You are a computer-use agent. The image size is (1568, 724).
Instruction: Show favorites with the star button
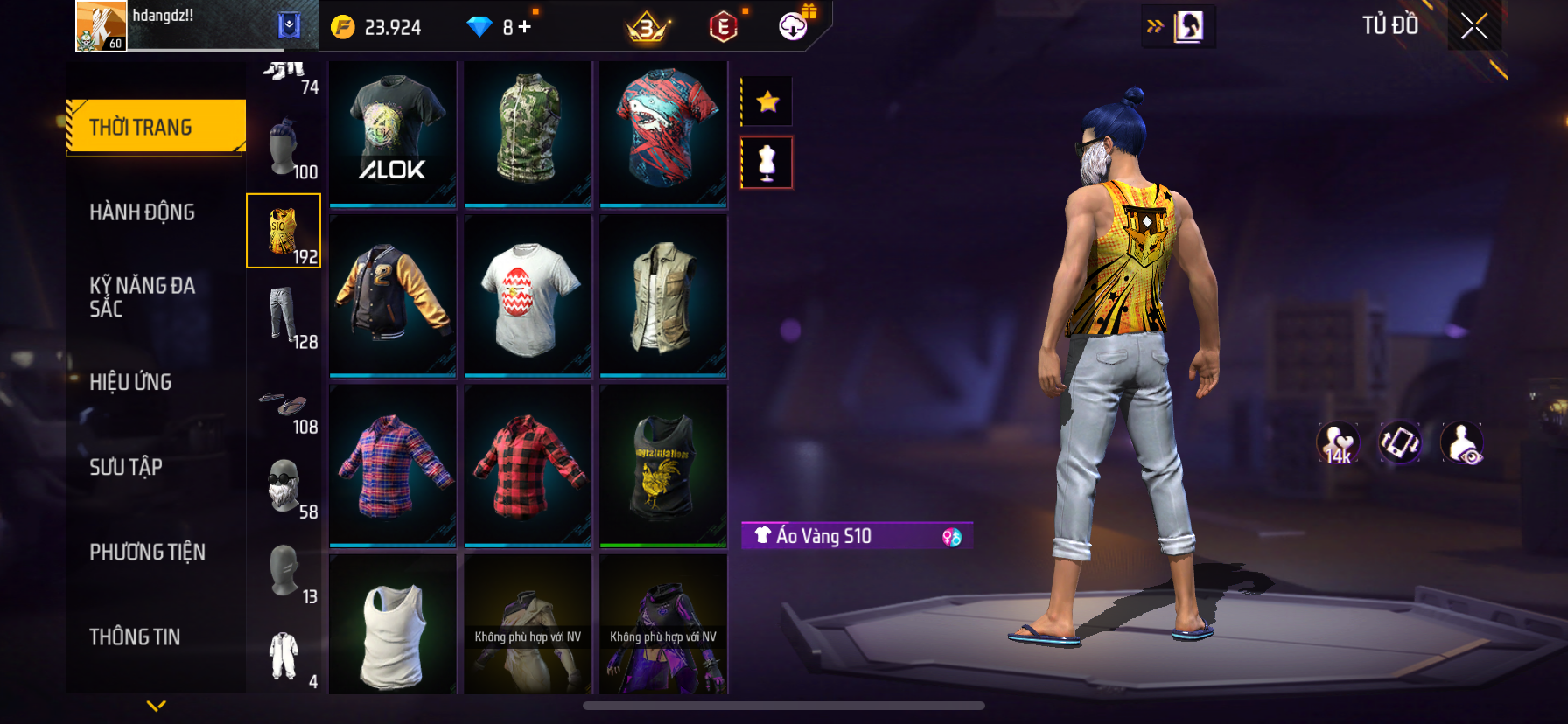click(767, 101)
